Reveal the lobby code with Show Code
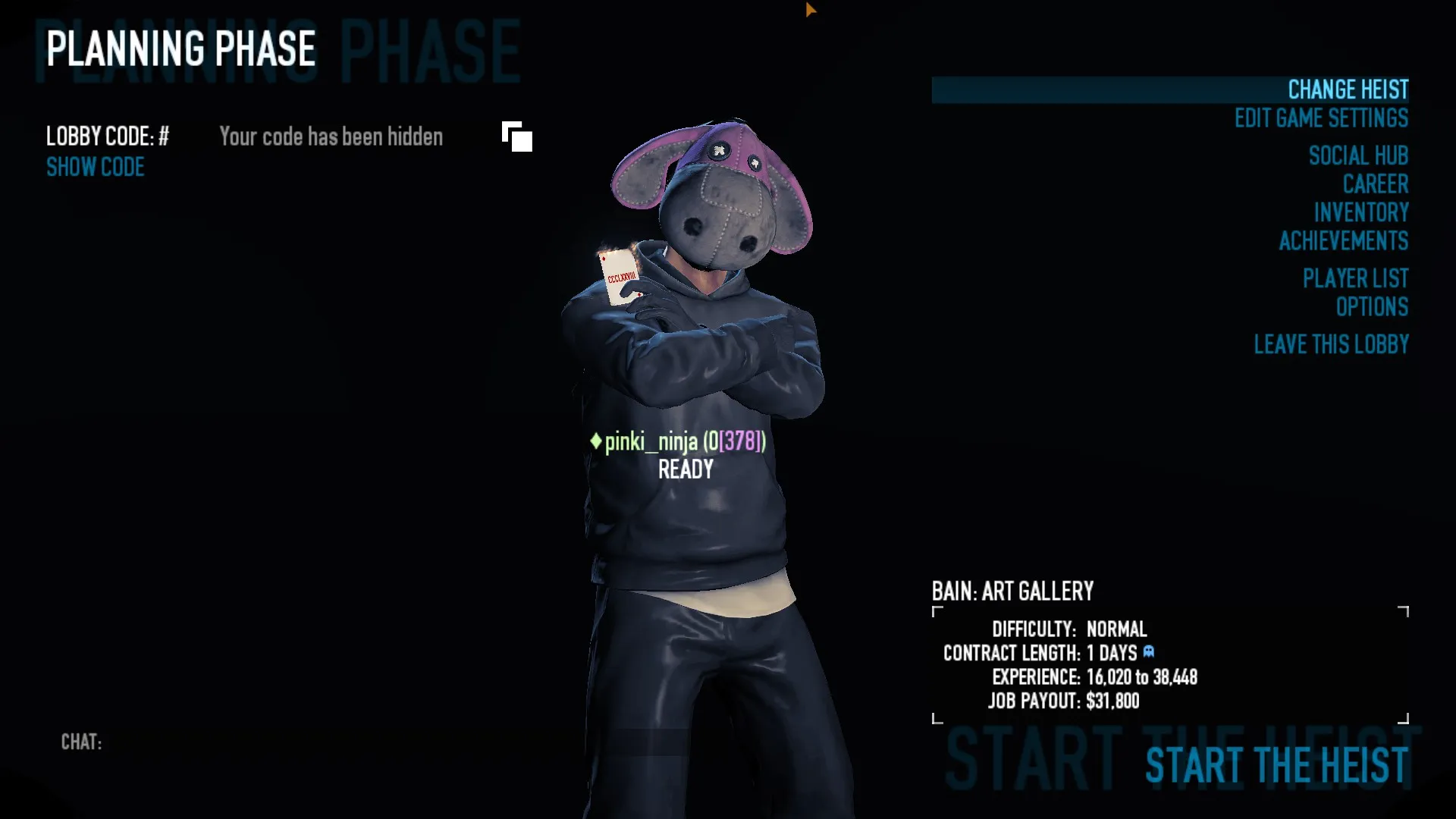 tap(96, 168)
